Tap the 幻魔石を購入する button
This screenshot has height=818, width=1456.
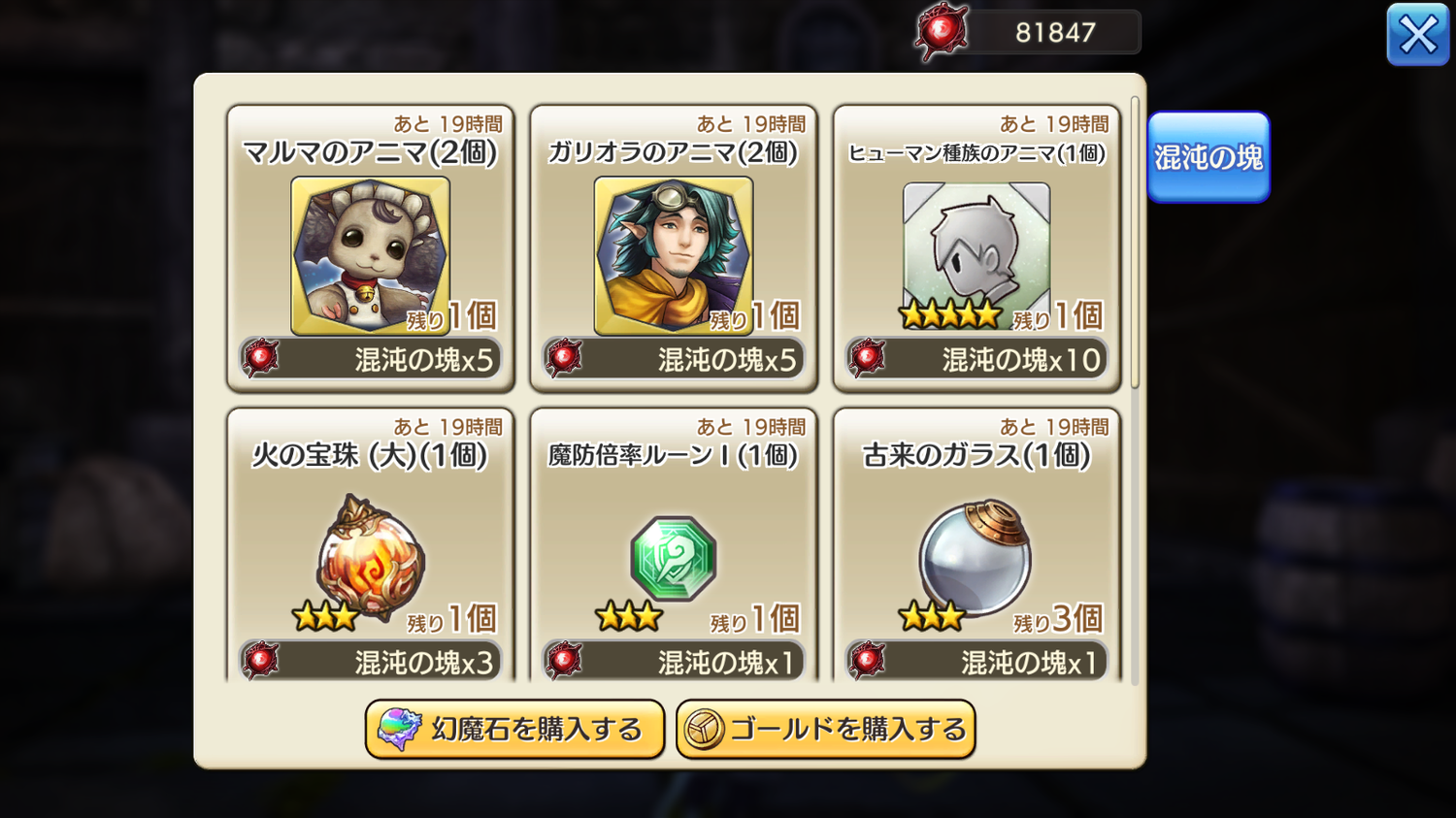point(514,729)
